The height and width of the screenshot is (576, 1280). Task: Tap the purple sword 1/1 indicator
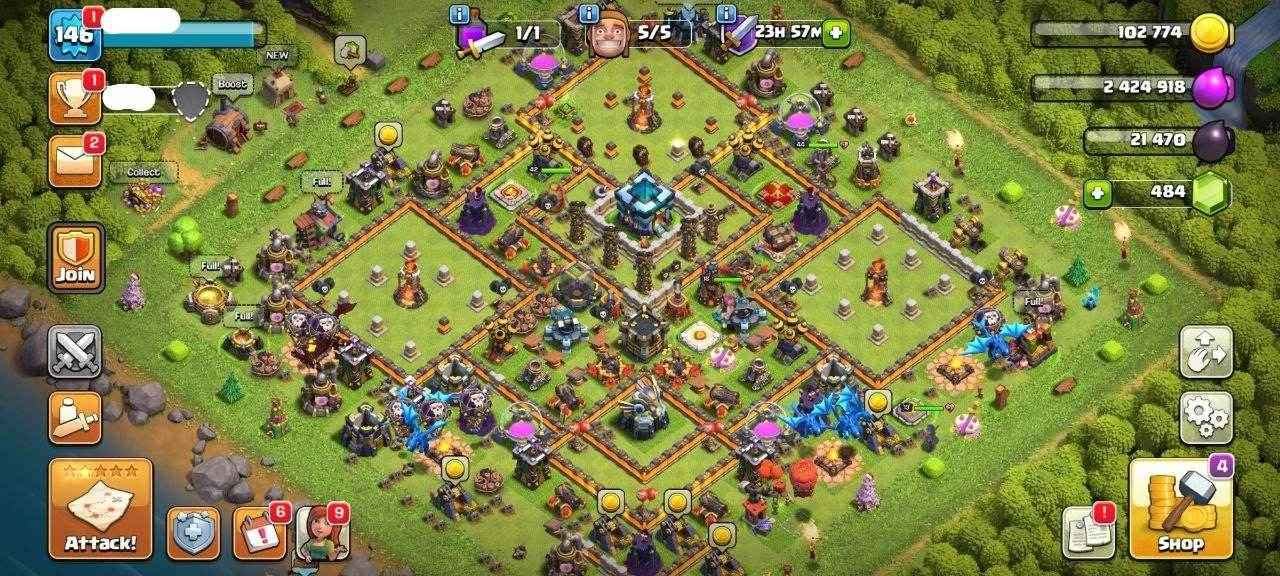[500, 35]
